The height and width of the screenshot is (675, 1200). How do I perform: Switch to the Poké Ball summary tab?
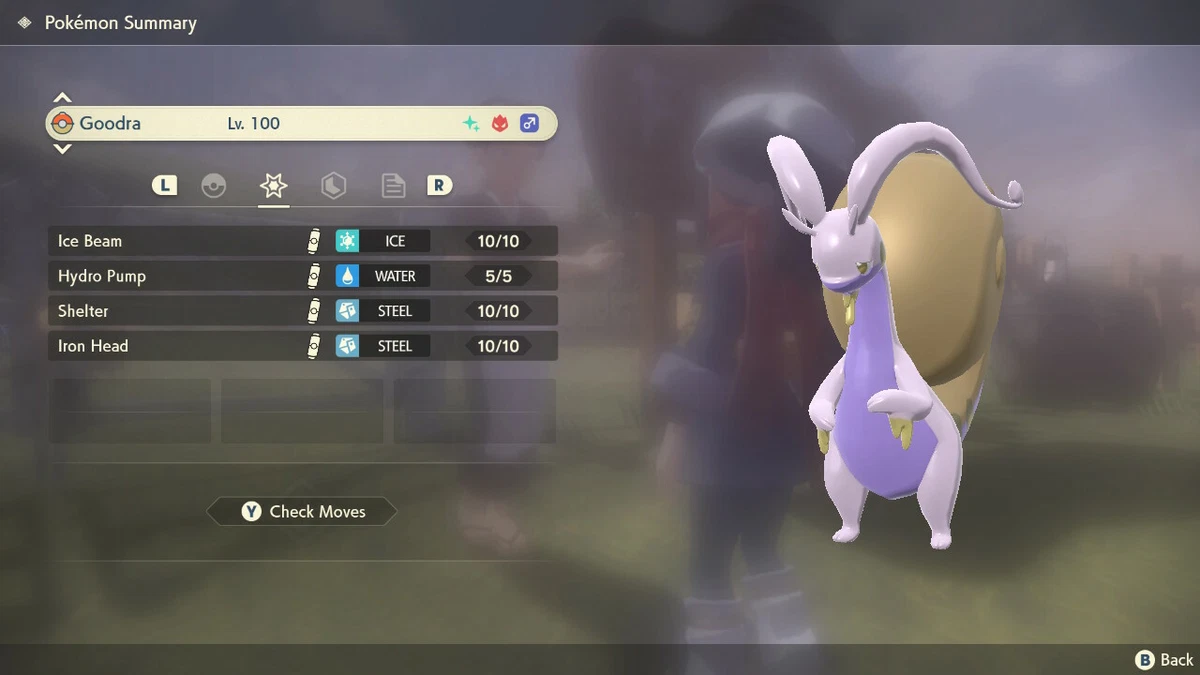click(x=214, y=186)
